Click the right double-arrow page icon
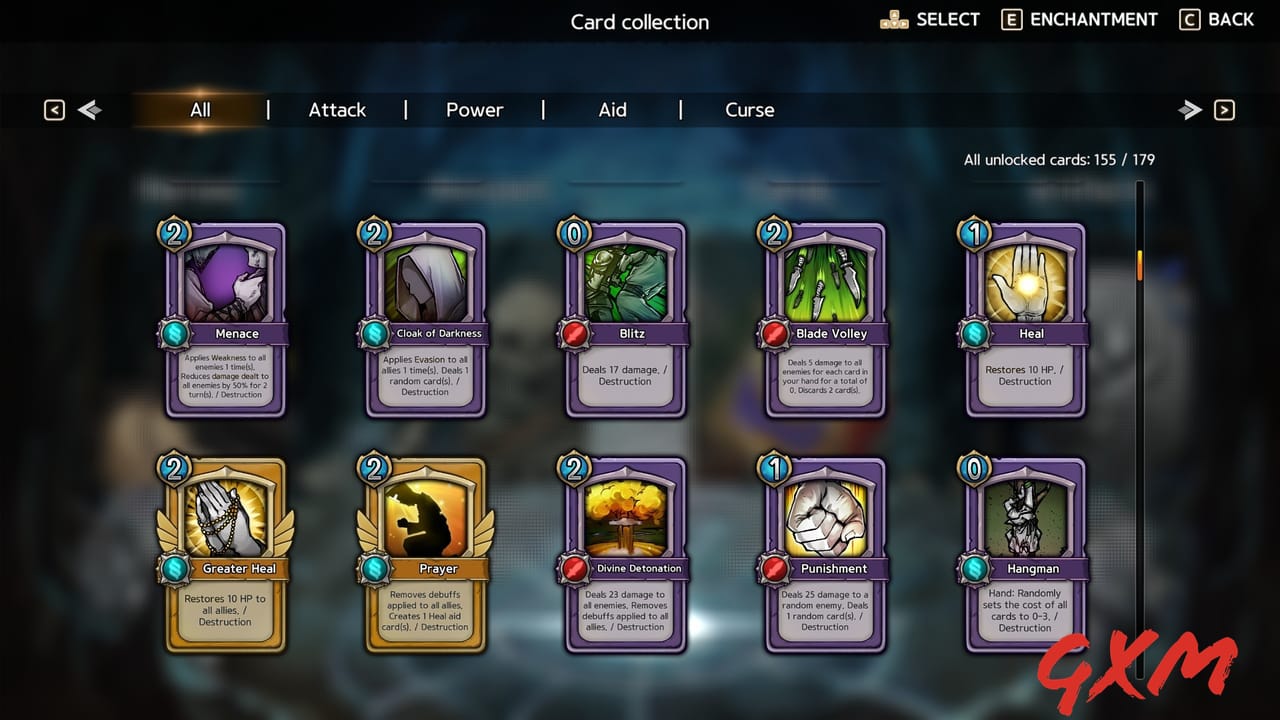Viewport: 1280px width, 720px height. [1190, 110]
